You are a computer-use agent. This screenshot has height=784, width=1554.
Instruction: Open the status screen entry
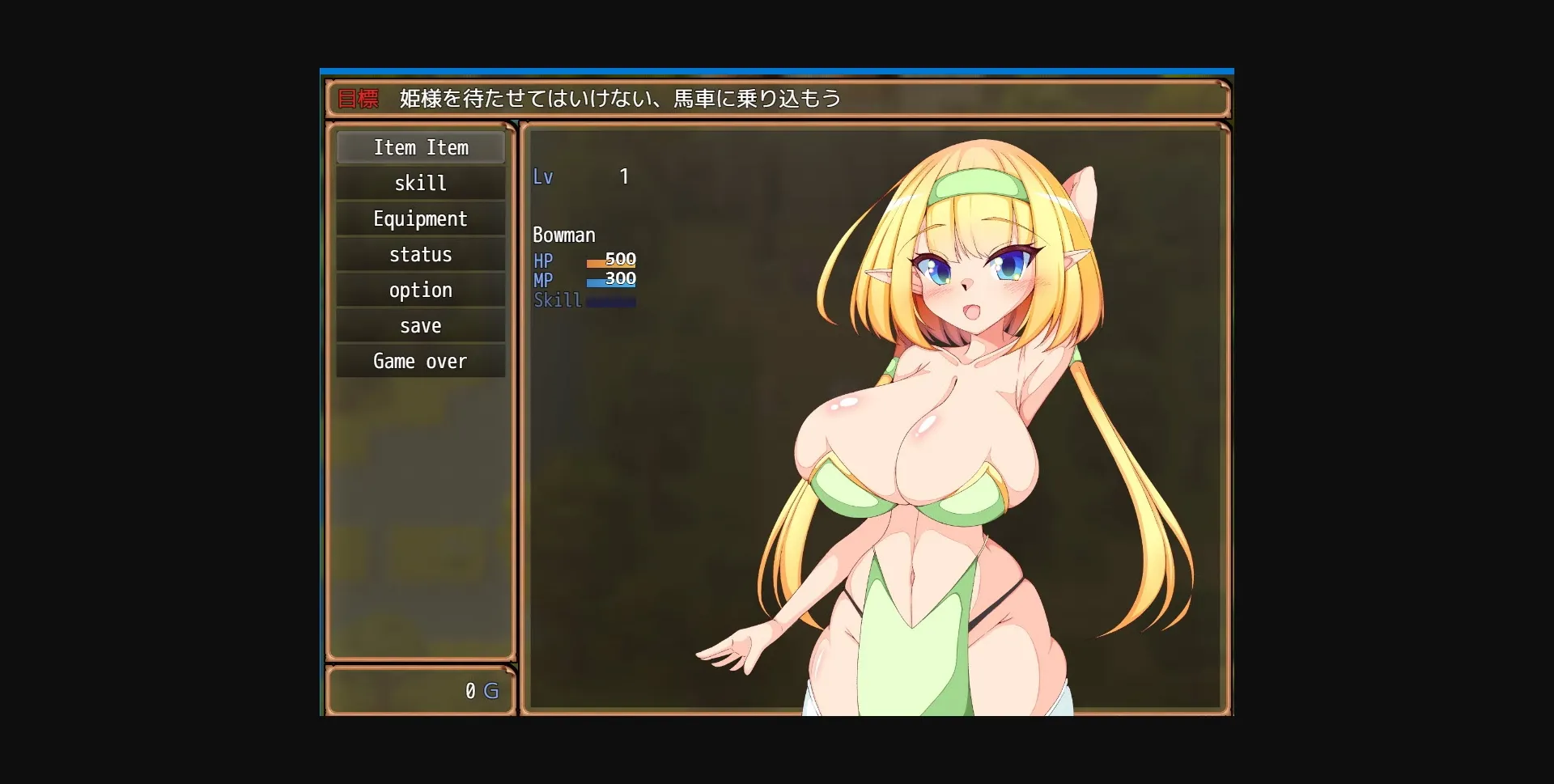420,254
